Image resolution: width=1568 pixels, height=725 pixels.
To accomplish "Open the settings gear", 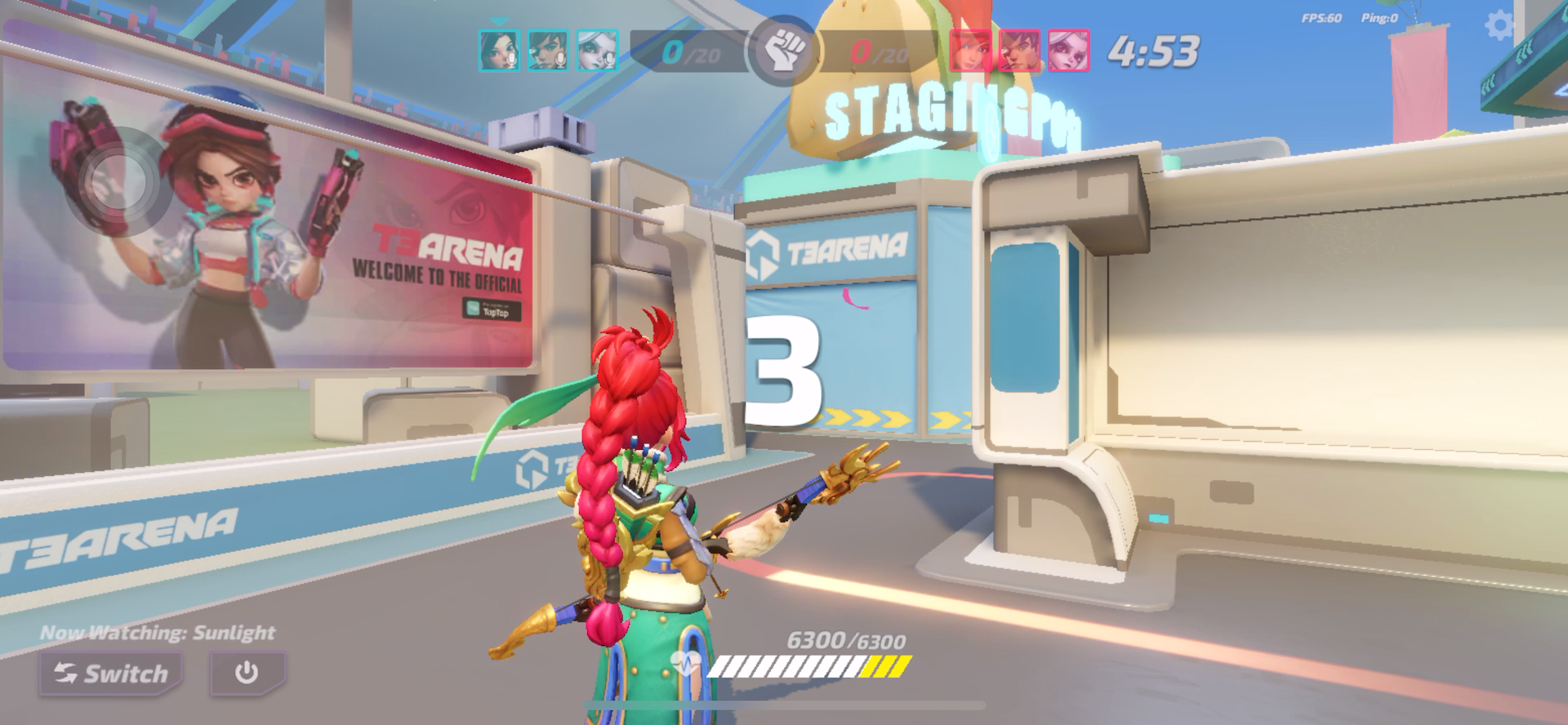I will pyautogui.click(x=1499, y=26).
